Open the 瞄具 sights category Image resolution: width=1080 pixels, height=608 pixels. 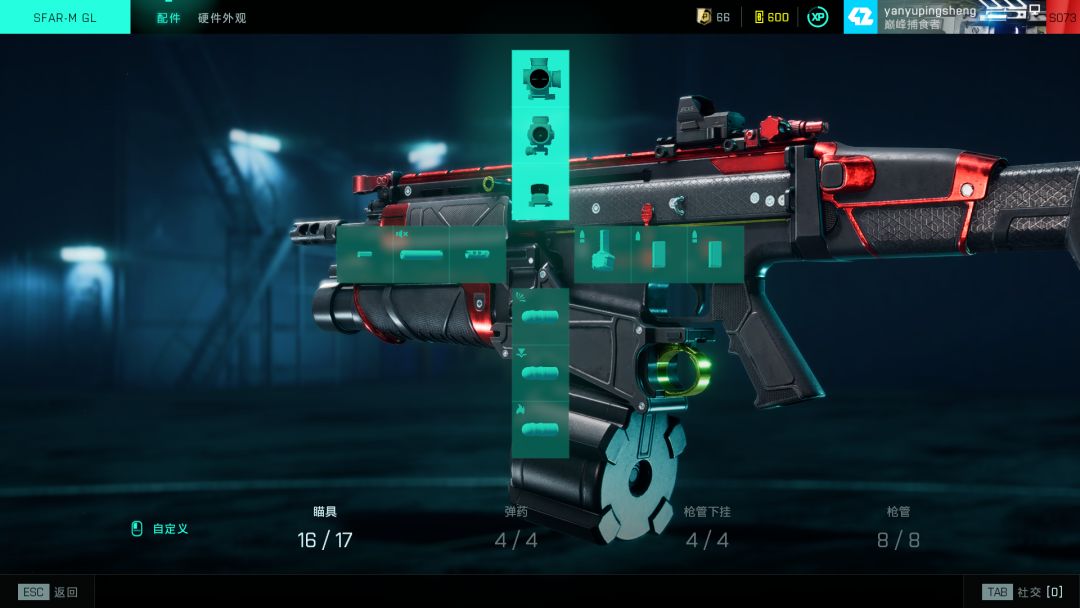[325, 528]
